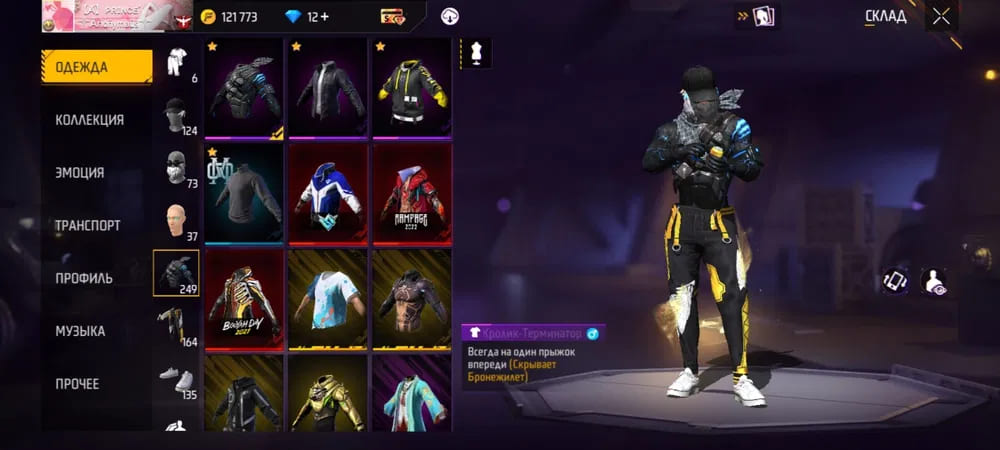
Task: Open the shoes subcategory with 135 items
Action: point(176,379)
